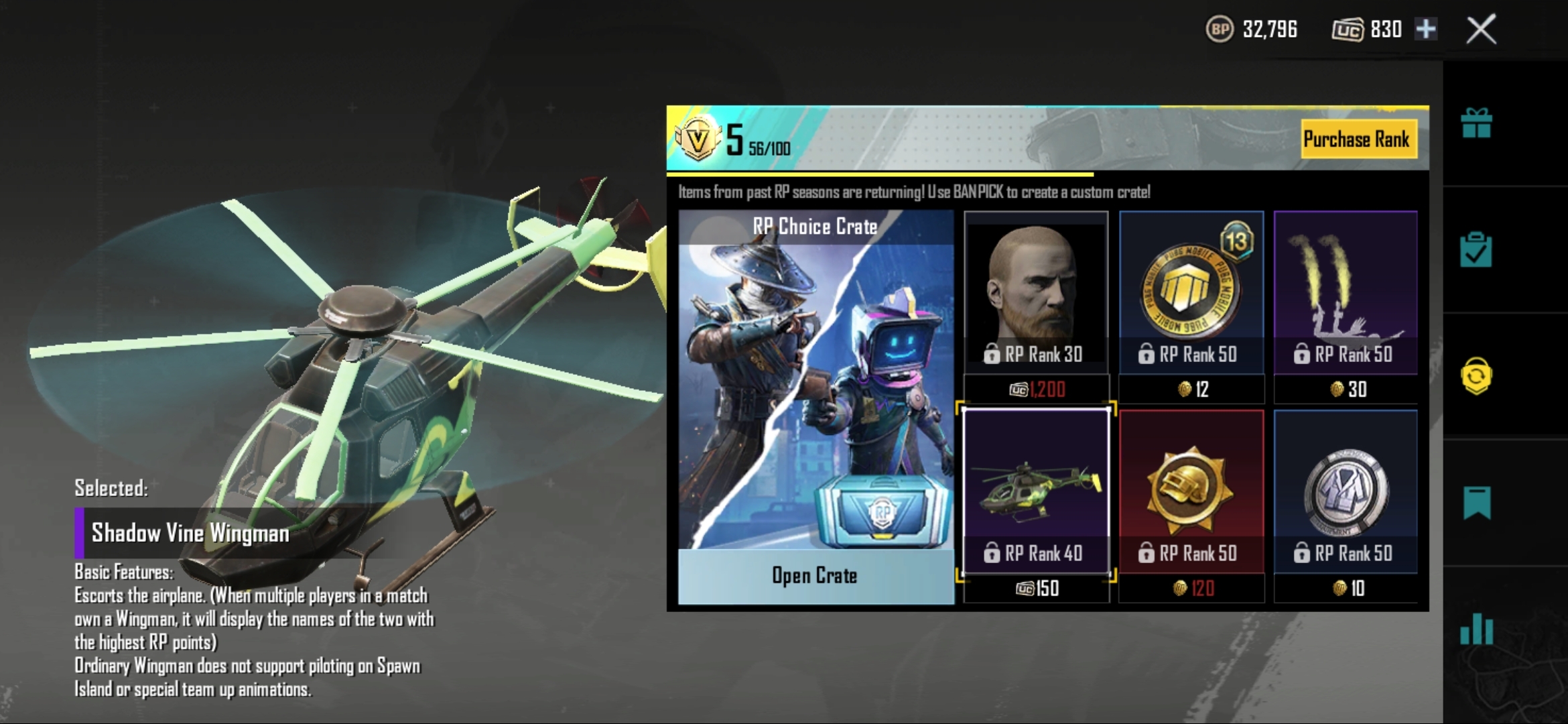Viewport: 1568px width, 724px height.
Task: Switch to the clipboard missions tab
Action: pyautogui.click(x=1476, y=250)
